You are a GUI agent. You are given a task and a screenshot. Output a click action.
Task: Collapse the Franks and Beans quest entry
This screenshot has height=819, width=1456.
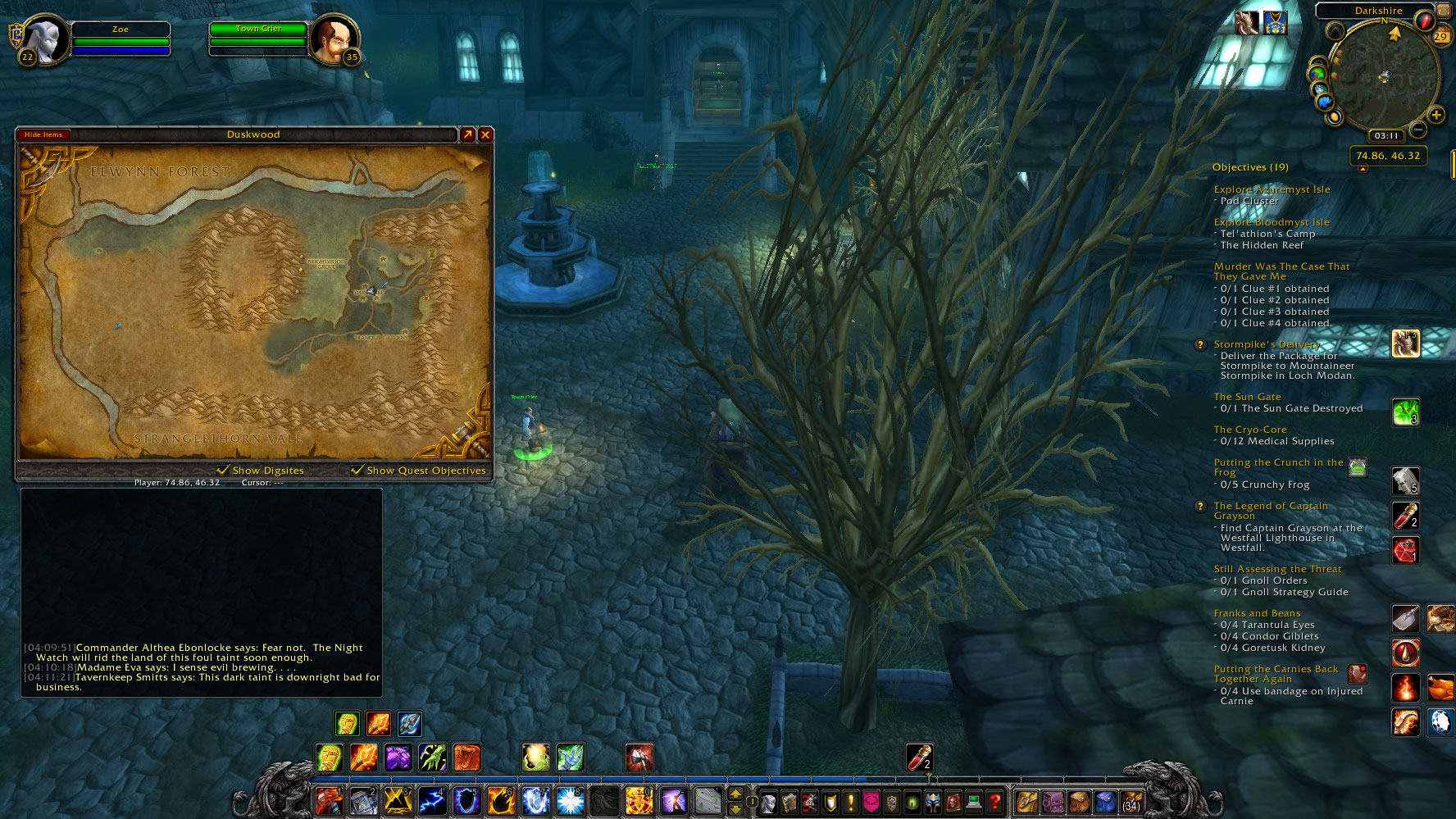(x=1257, y=612)
